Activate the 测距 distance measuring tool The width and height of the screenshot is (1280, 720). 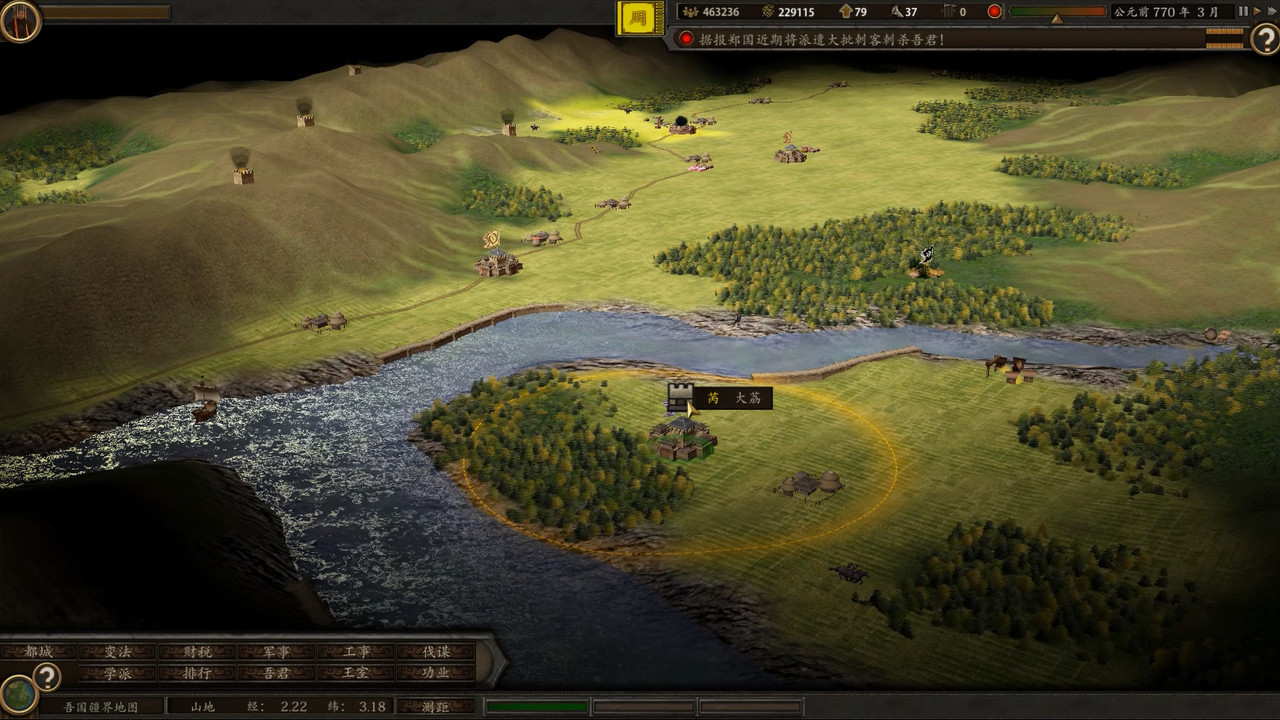[x=436, y=706]
